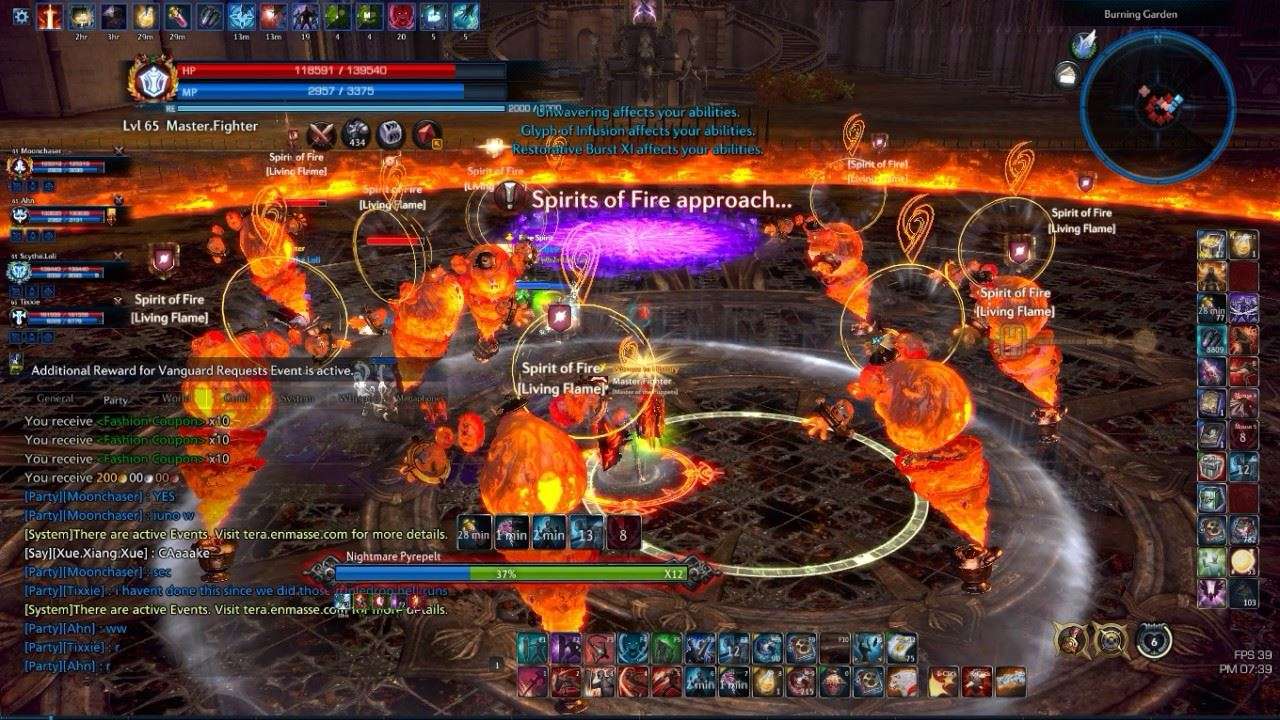Click the house icon beside the minimap
Screen dimensions: 1280x720
1068,73
